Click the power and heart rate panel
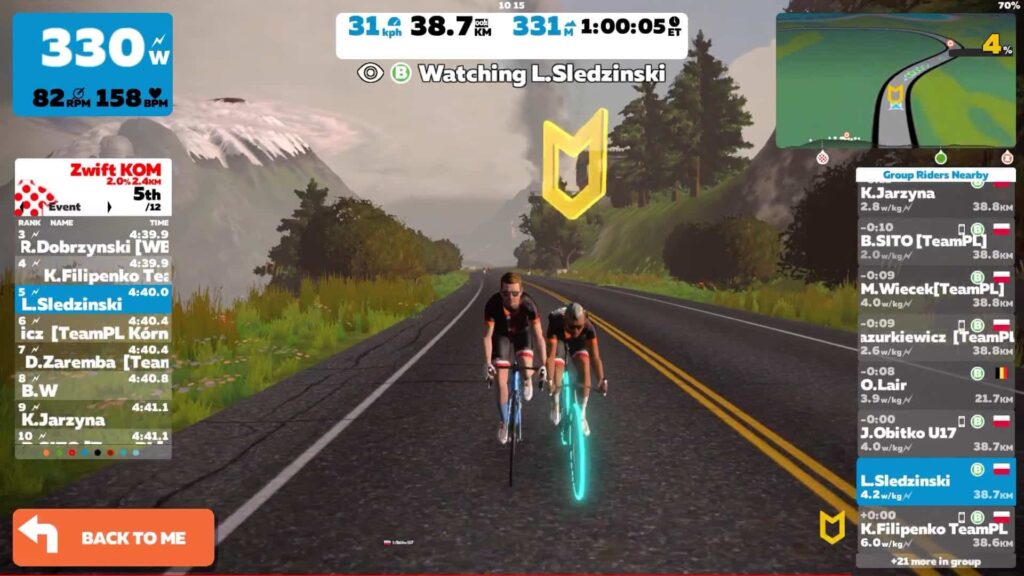 [x=92, y=63]
